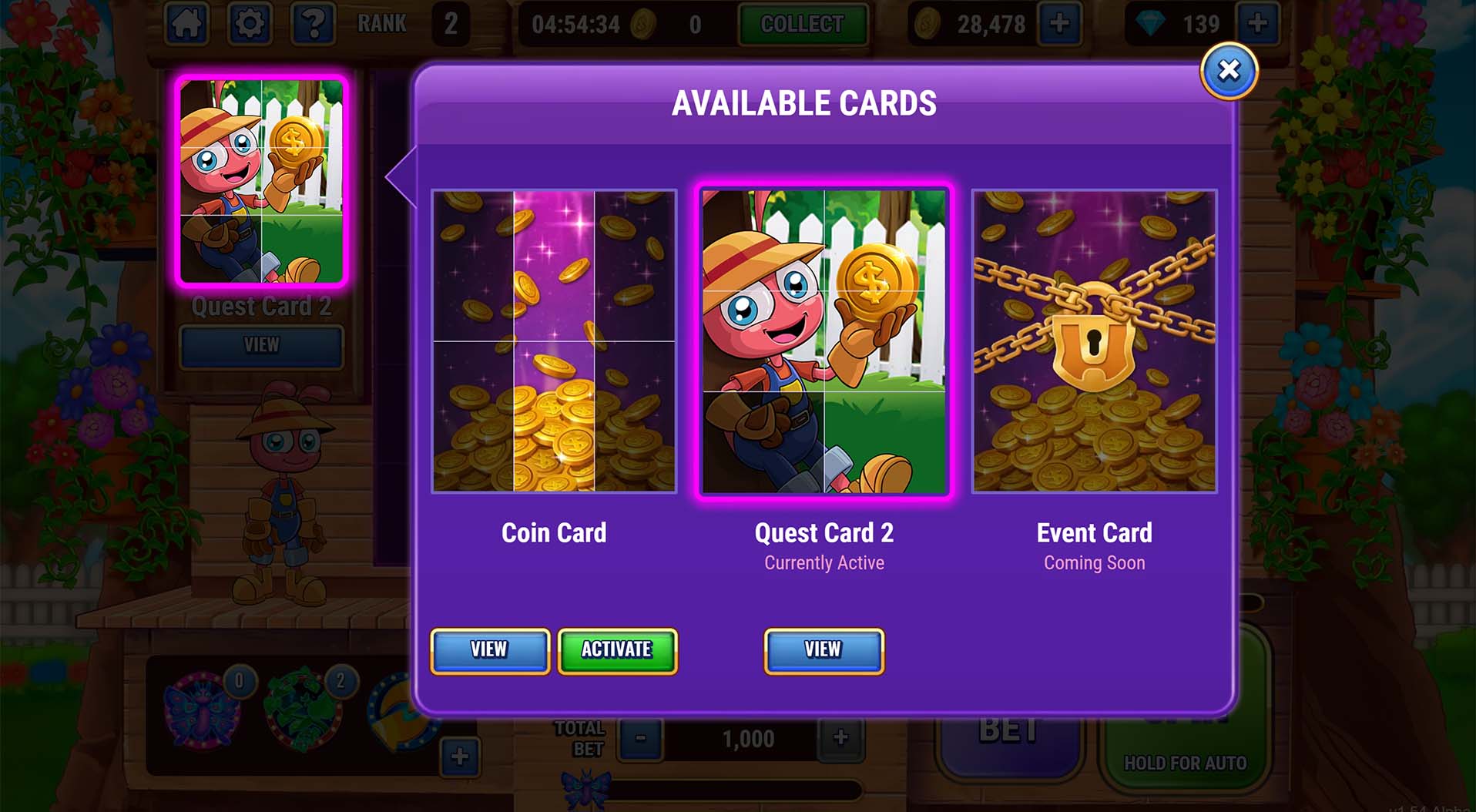Image resolution: width=1476 pixels, height=812 pixels.
Task: Open the Settings gear icon
Action: (x=249, y=23)
